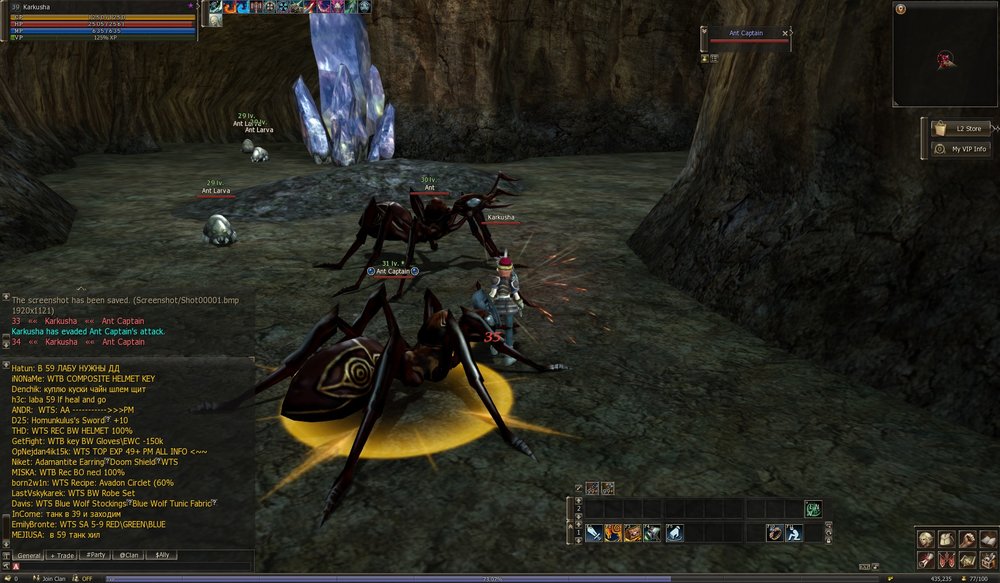Switch to the General chat tab
The image size is (1000, 583).
coord(29,555)
